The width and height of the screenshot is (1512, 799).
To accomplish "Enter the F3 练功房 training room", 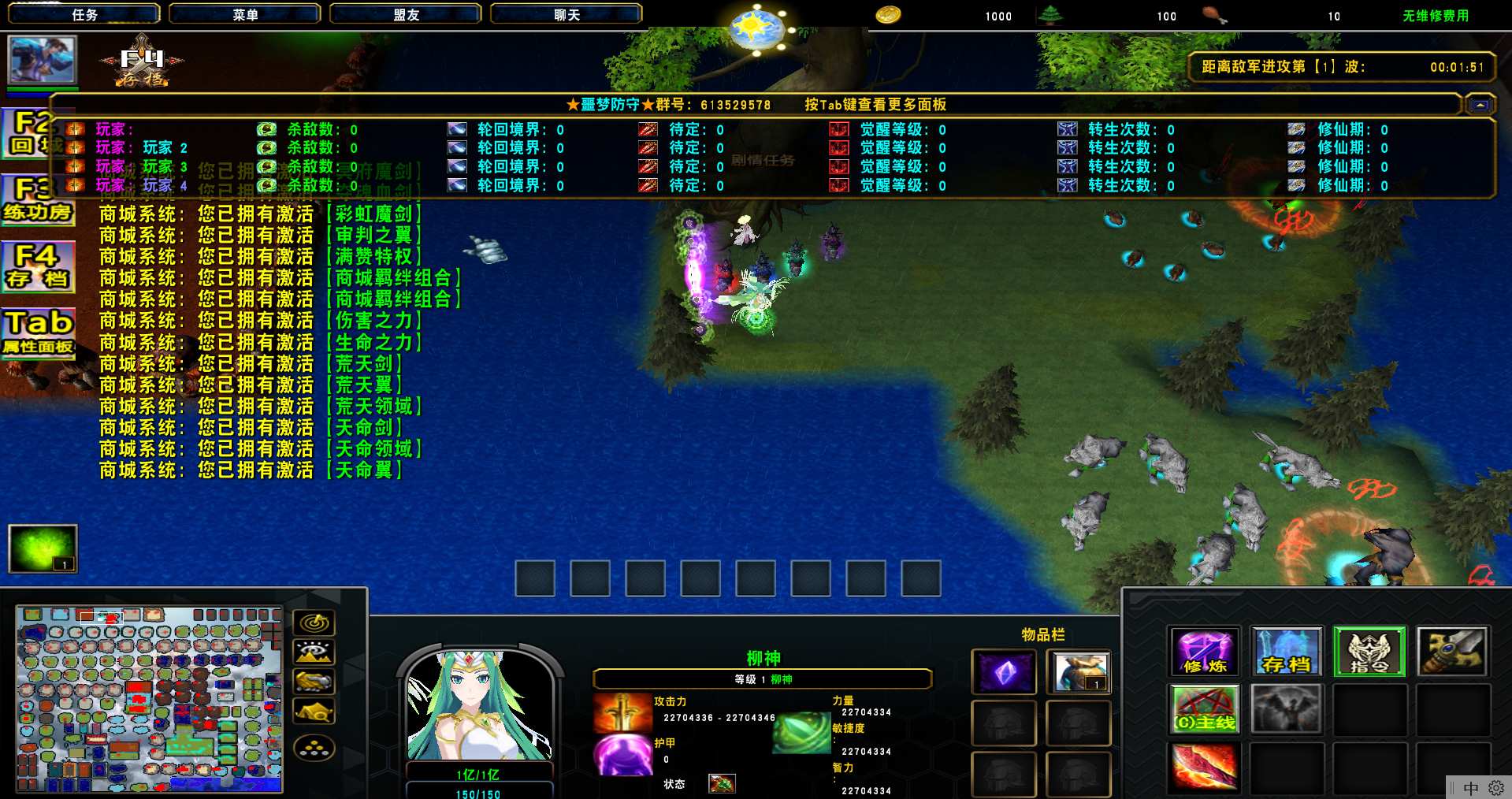I will [37, 200].
